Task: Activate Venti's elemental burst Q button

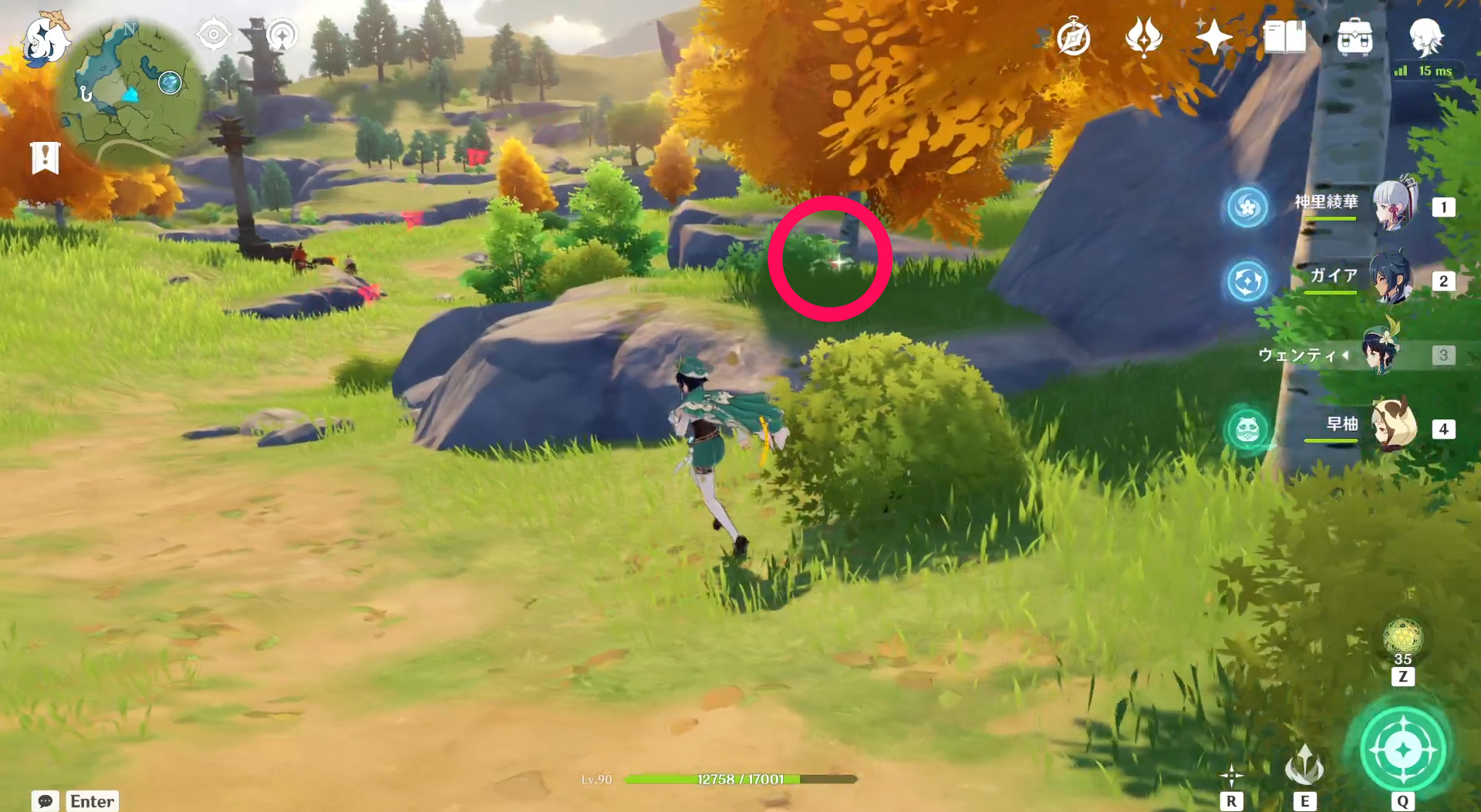Action: pyautogui.click(x=1403, y=746)
